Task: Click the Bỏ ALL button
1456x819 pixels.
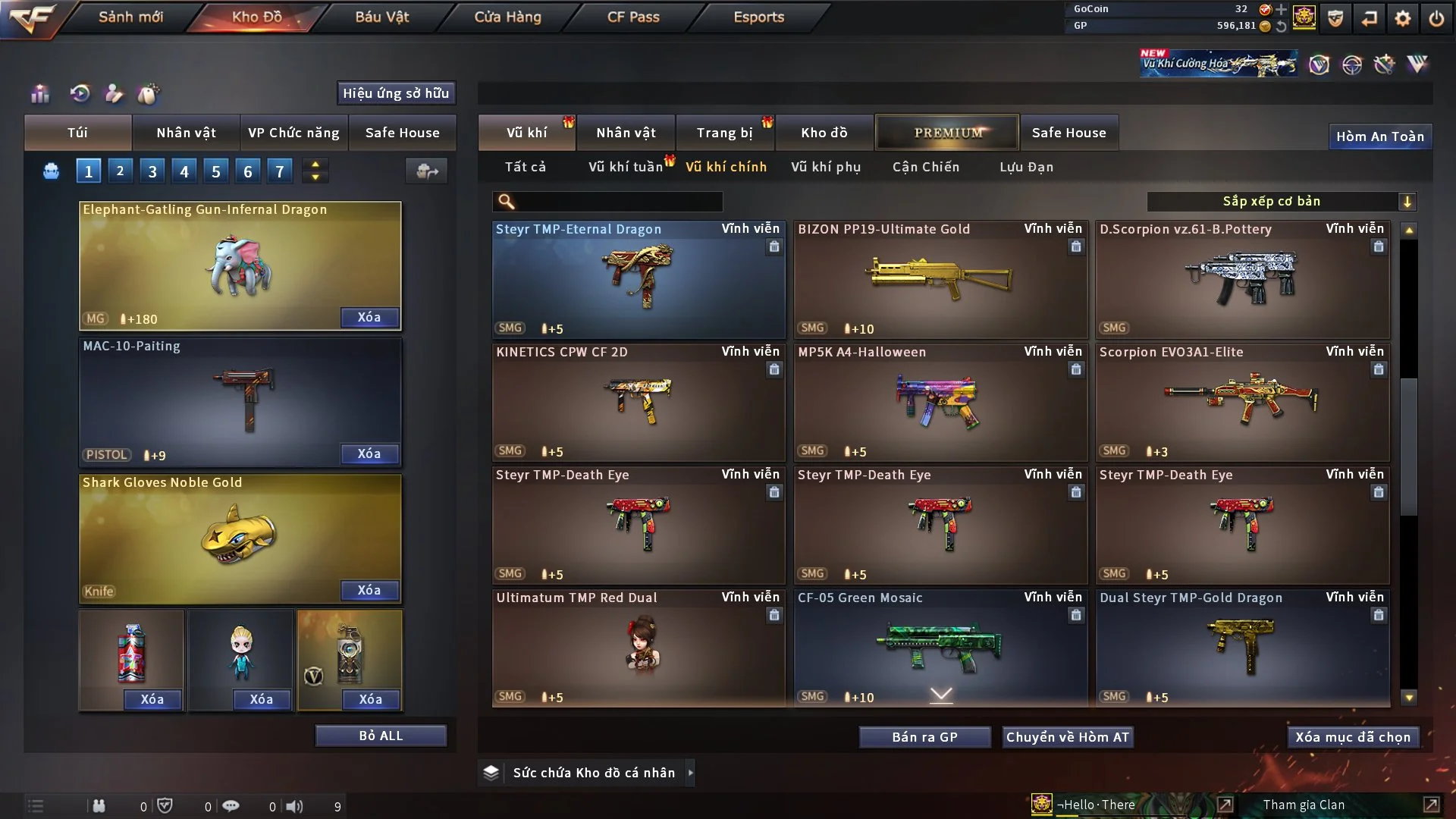Action: coord(381,736)
